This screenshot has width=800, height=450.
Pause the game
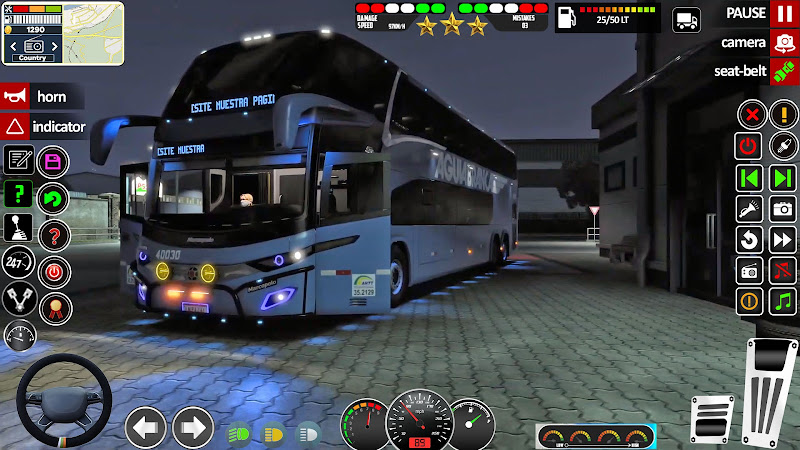coord(782,14)
